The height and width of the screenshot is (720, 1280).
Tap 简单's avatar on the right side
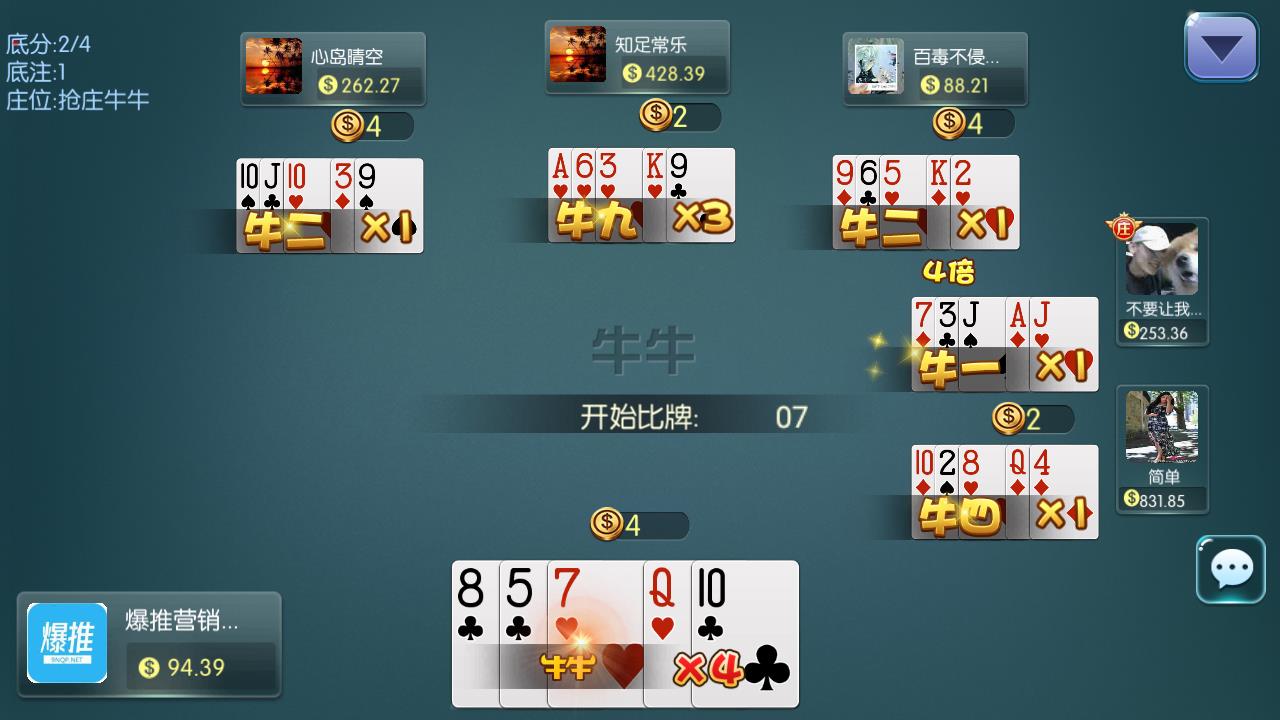[1162, 425]
